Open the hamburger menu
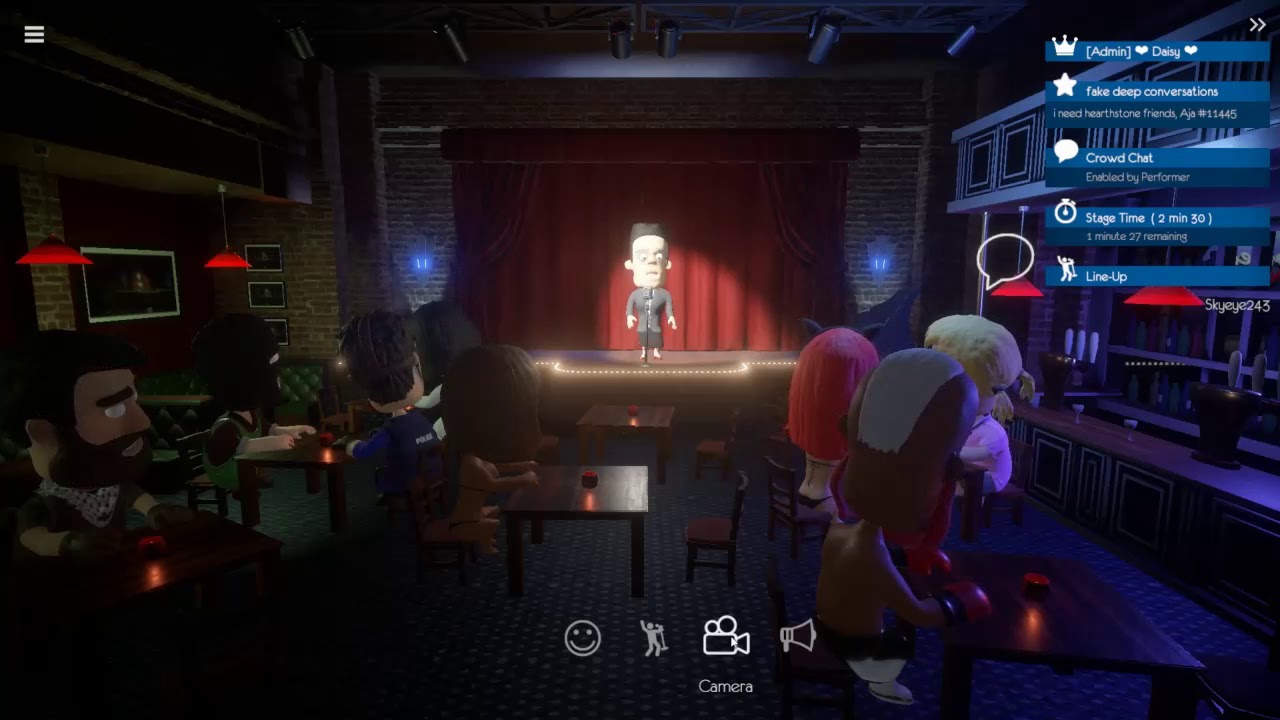 point(34,35)
